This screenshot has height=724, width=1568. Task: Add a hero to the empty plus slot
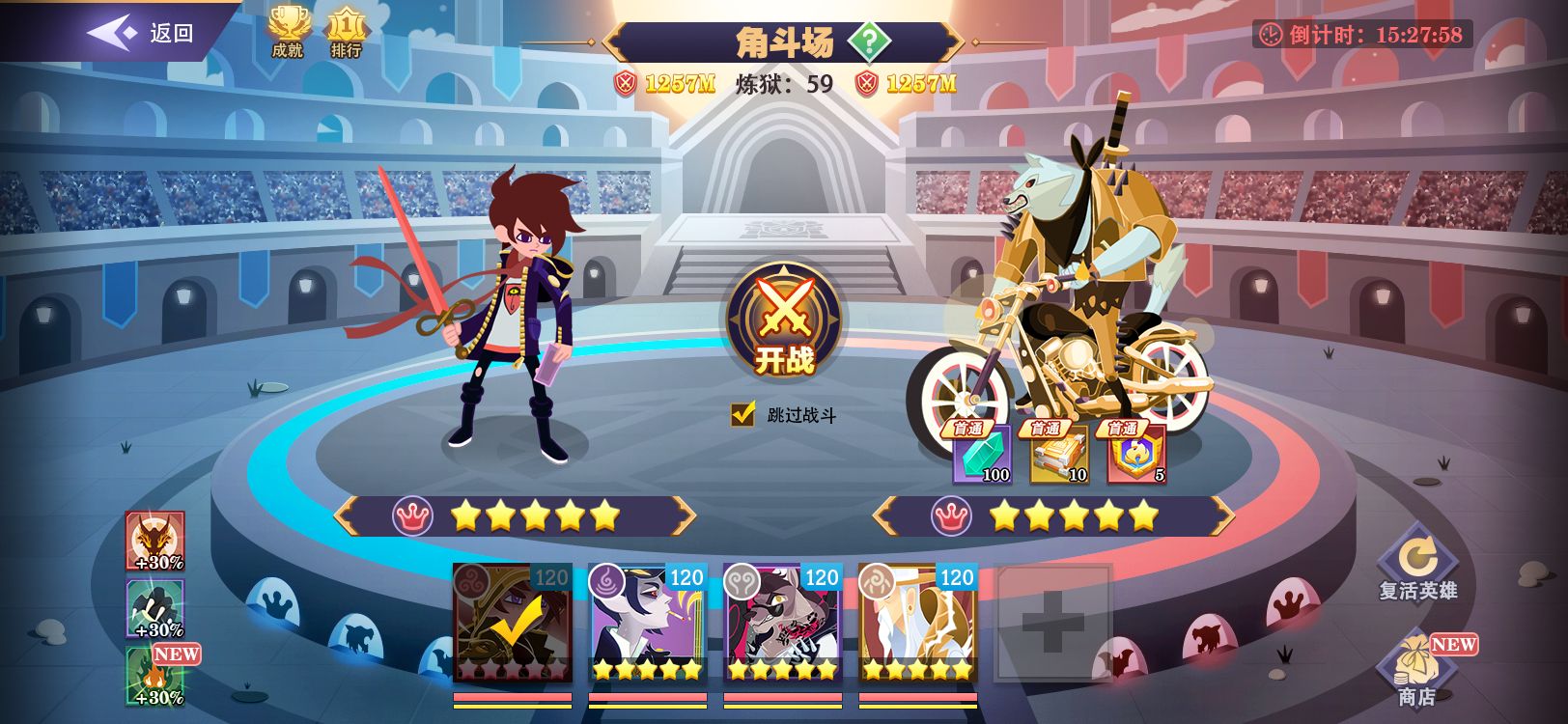(1052, 623)
